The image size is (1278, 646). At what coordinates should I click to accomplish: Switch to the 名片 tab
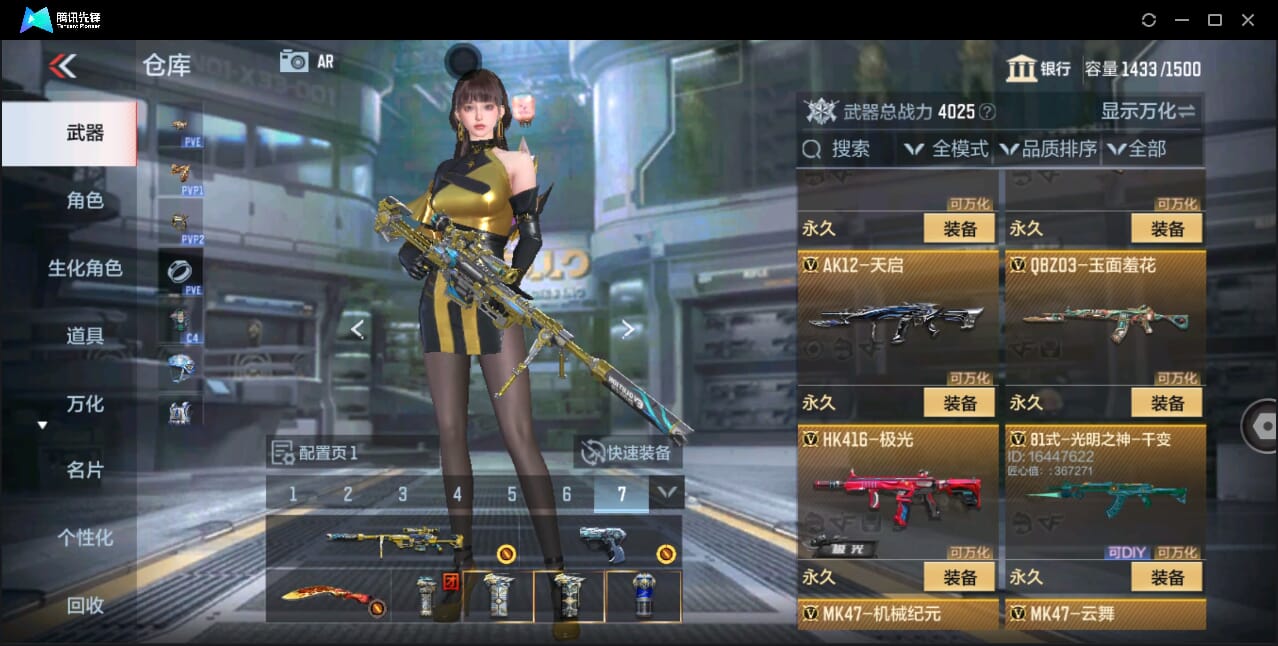point(85,470)
